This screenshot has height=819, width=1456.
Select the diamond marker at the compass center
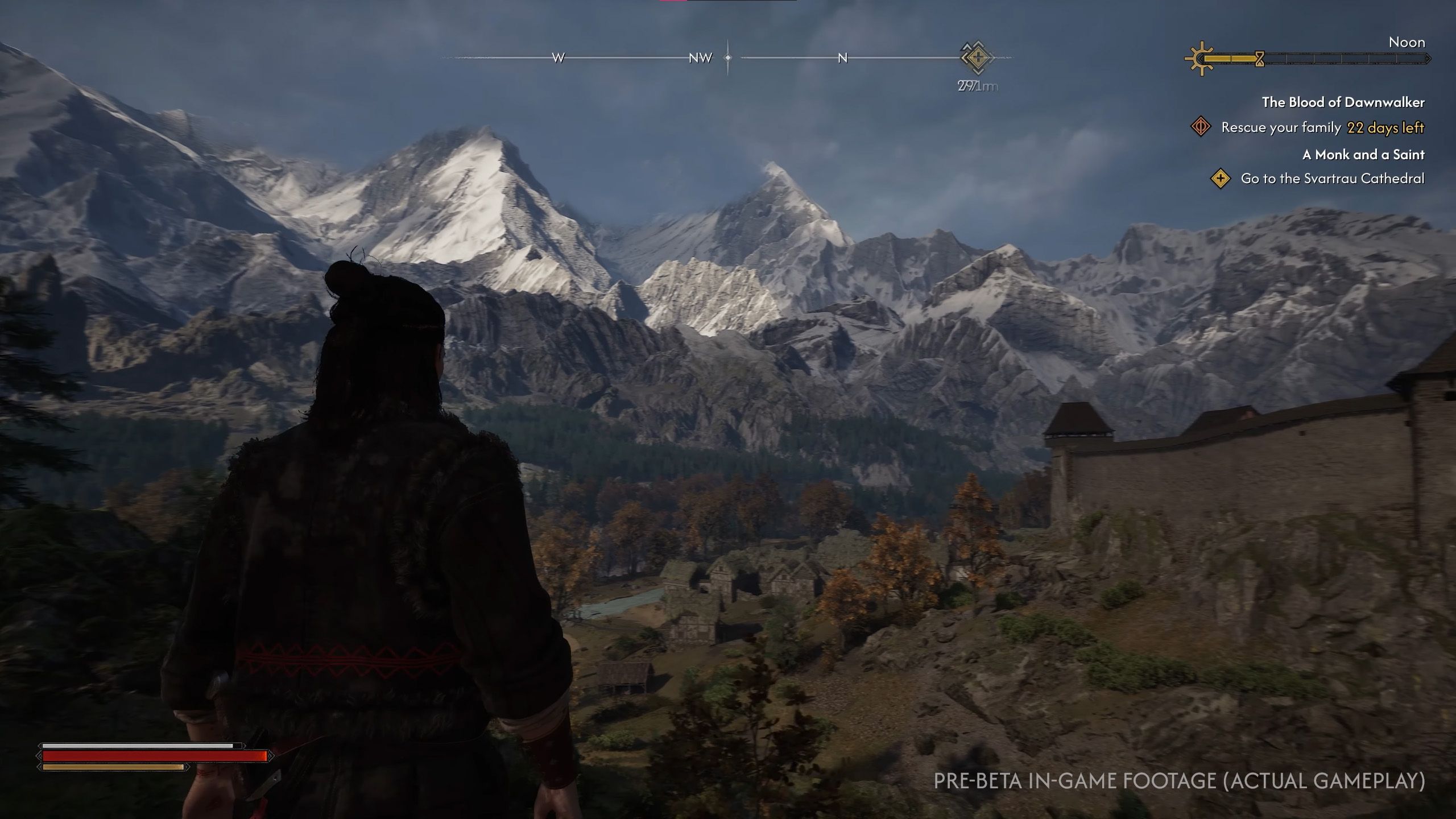click(x=727, y=57)
